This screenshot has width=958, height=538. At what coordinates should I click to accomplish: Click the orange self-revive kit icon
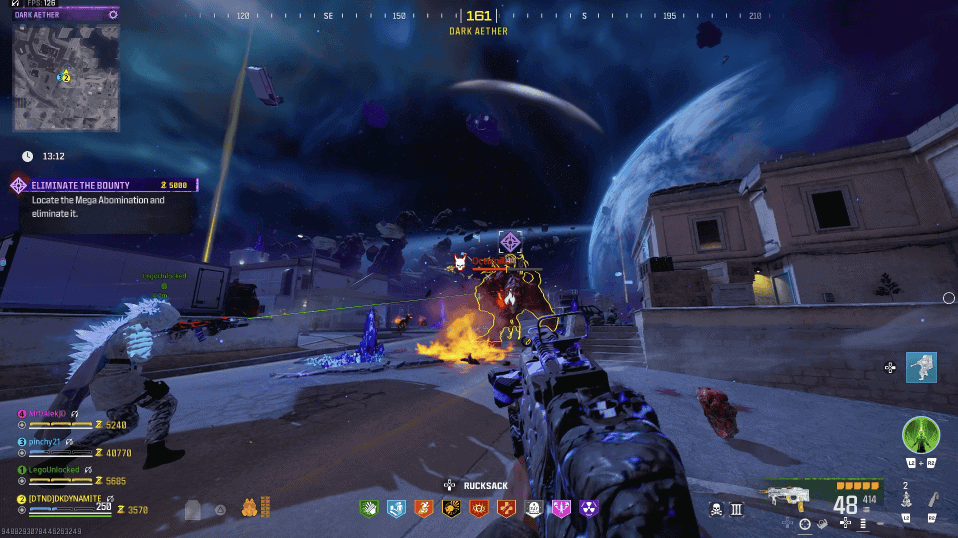[249, 508]
